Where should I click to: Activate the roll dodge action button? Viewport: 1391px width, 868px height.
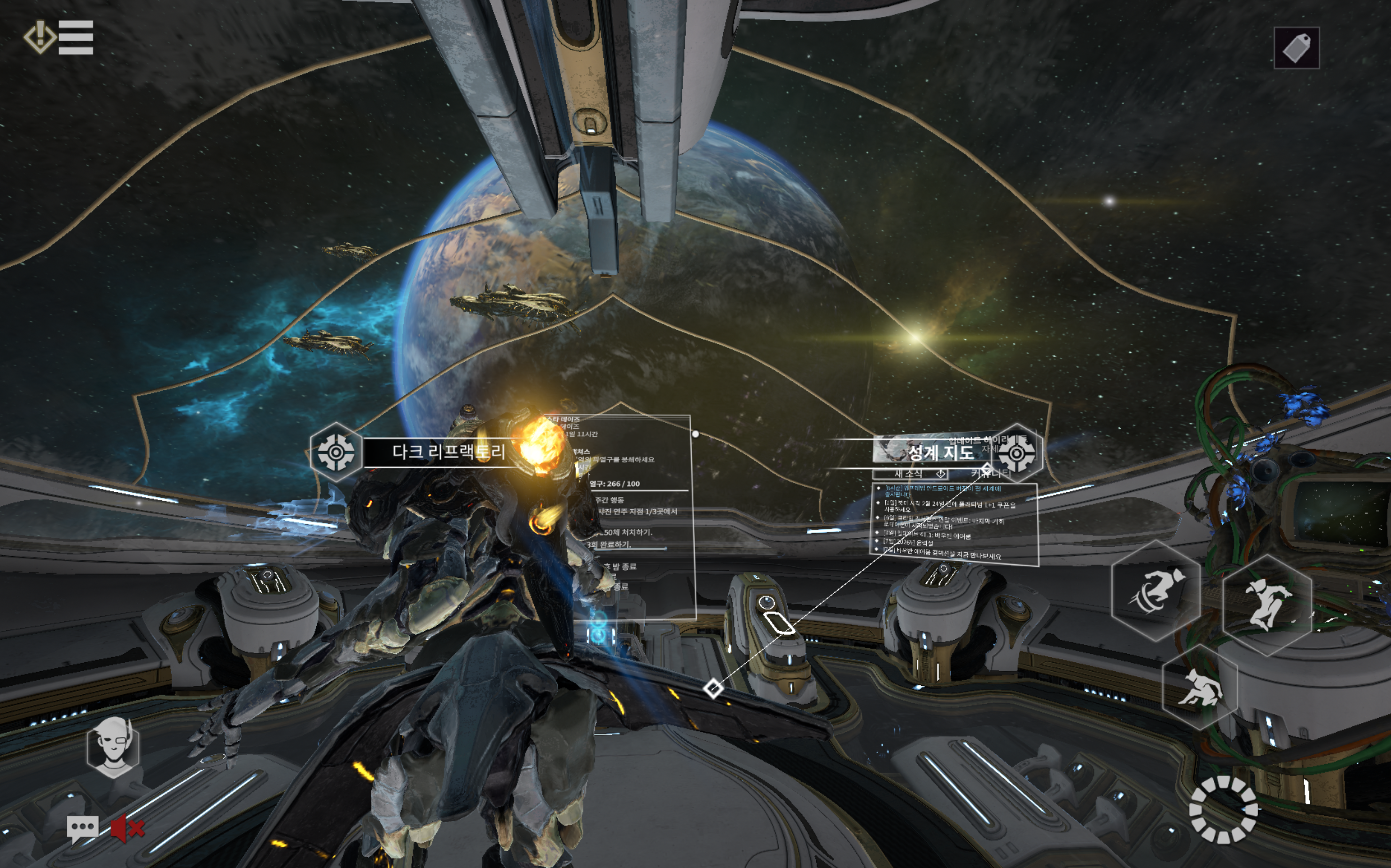pos(1155,590)
